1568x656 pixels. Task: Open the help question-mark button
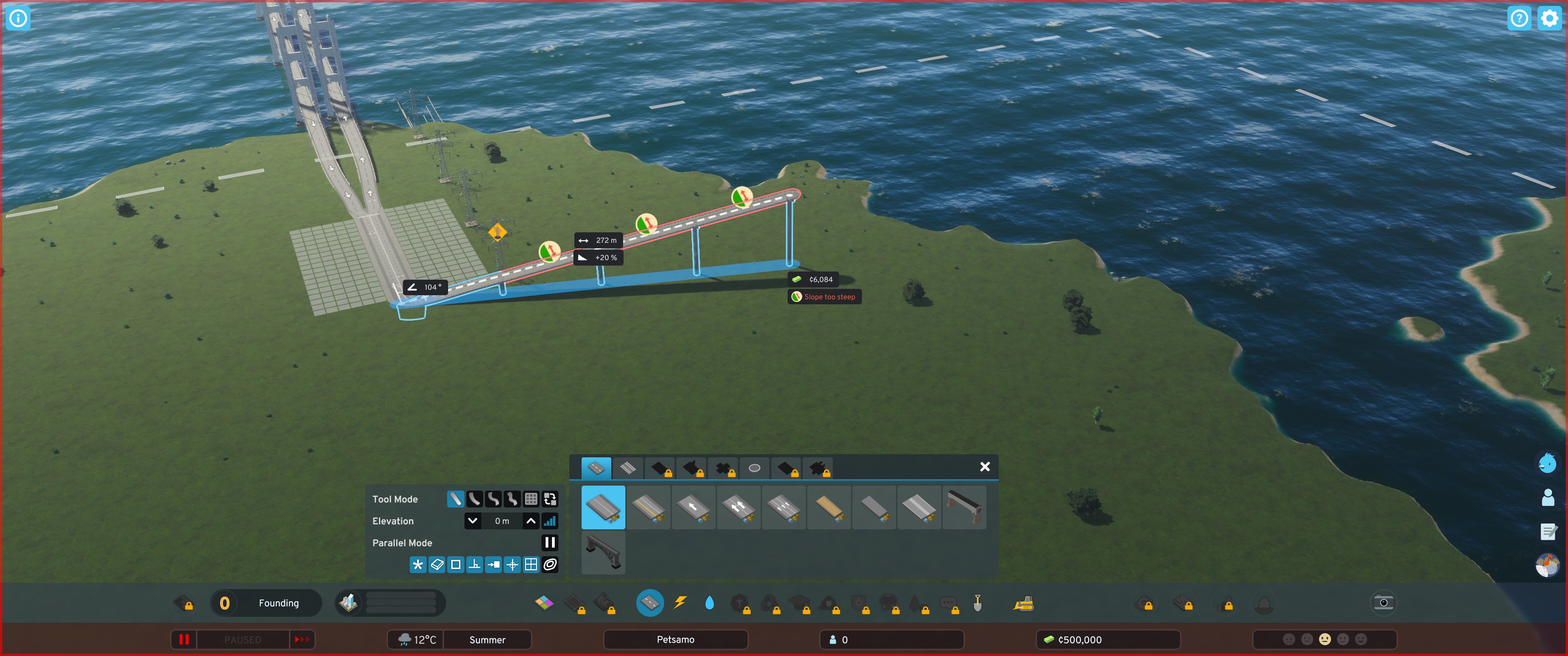(1519, 18)
